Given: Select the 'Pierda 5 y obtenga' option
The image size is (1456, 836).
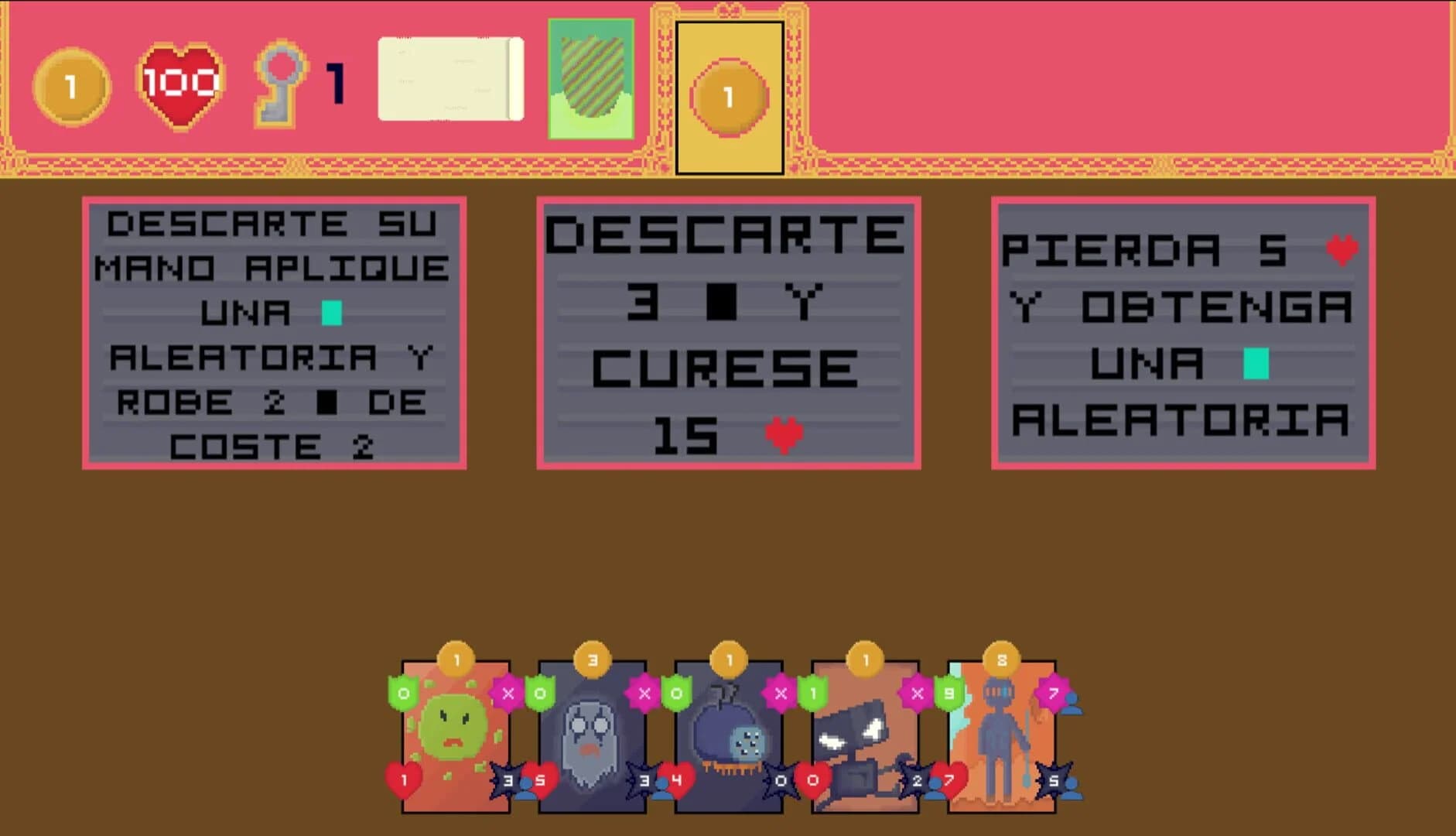Looking at the screenshot, I should [x=1184, y=333].
